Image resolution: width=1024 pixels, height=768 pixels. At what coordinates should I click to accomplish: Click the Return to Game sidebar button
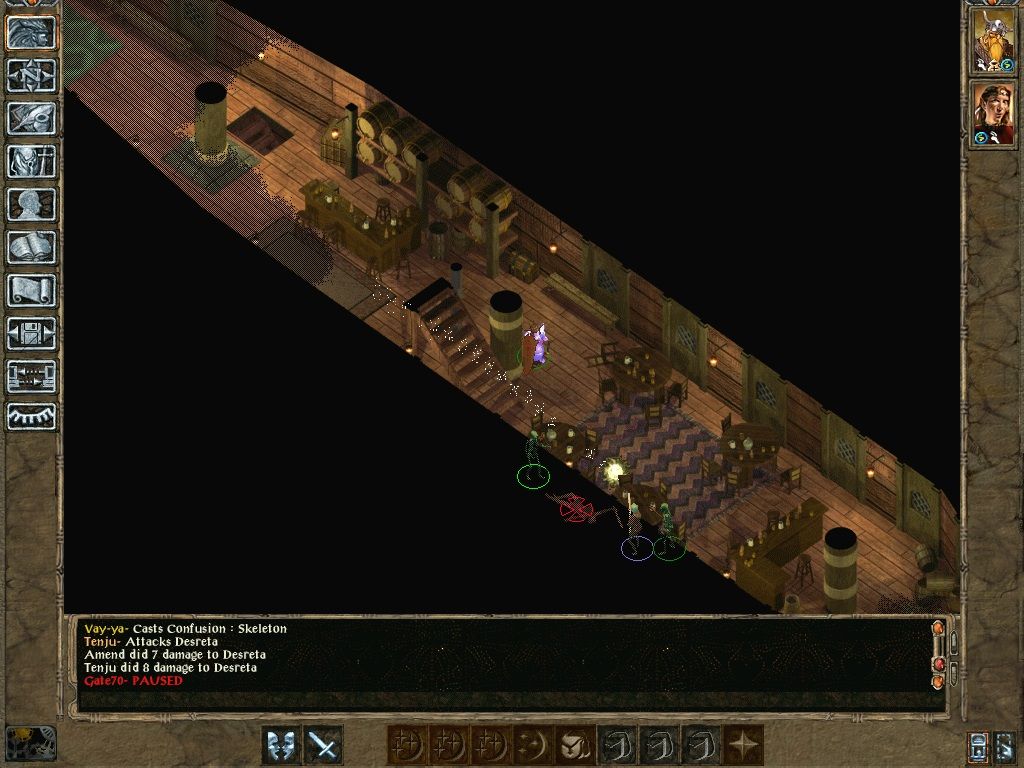click(31, 33)
